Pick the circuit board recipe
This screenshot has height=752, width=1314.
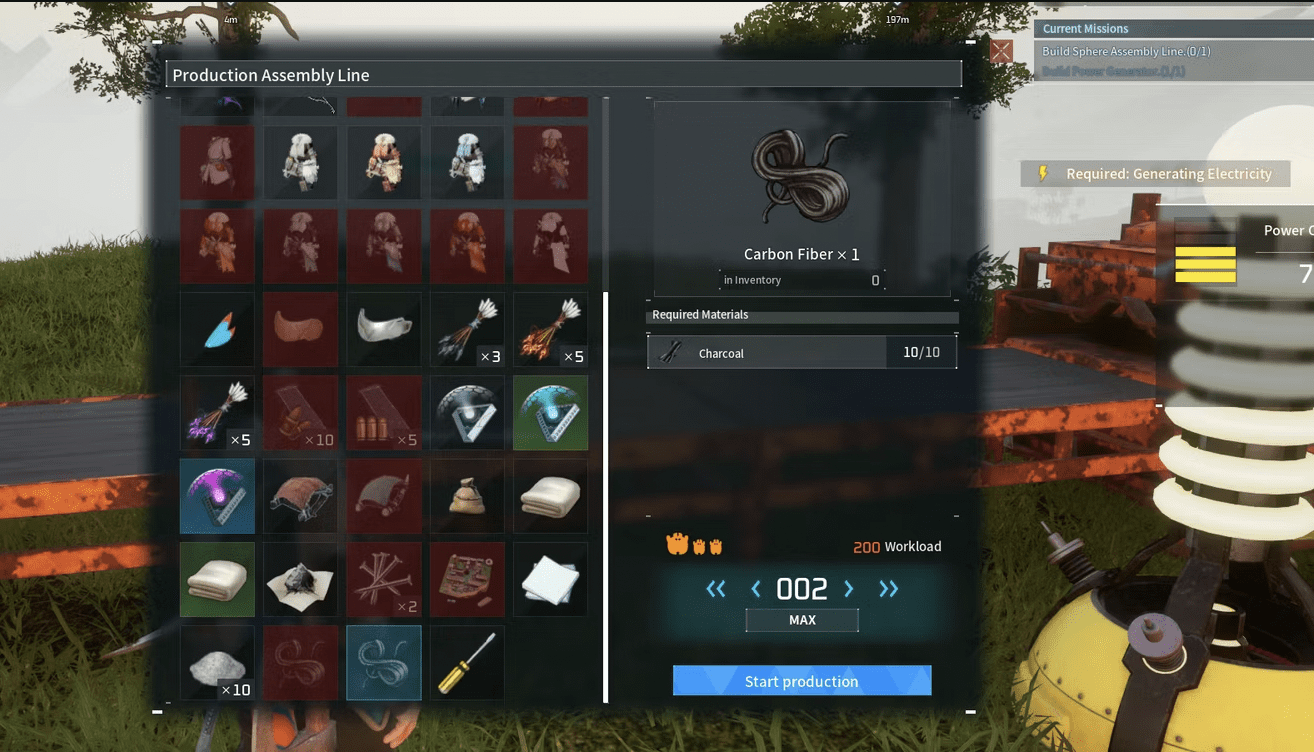467,579
